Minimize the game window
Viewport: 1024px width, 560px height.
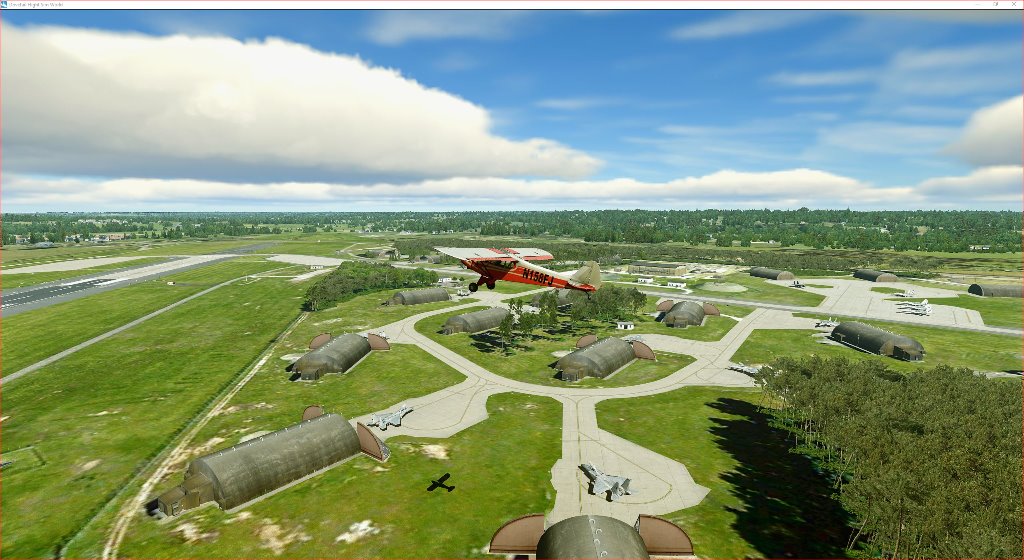coord(979,4)
